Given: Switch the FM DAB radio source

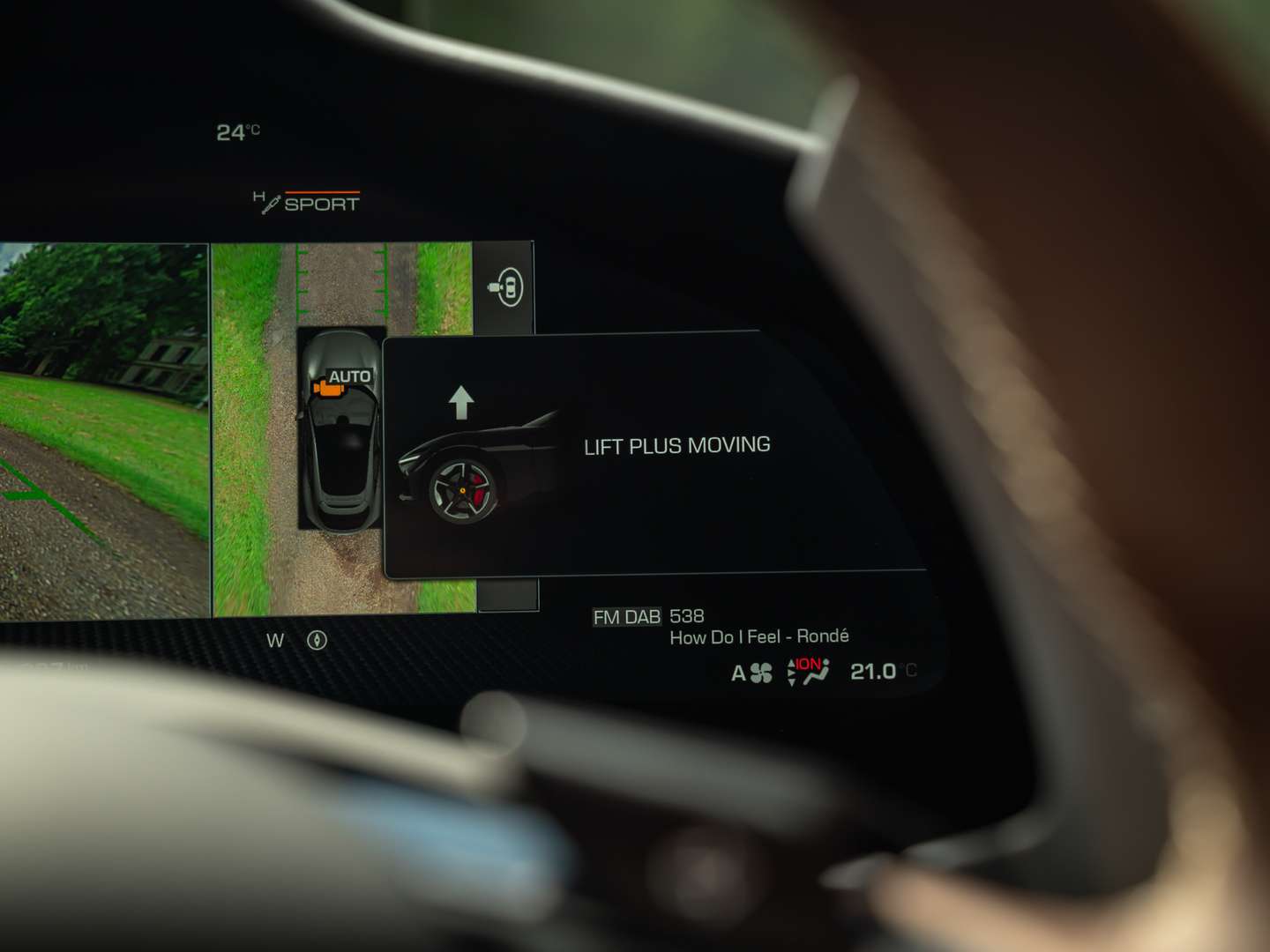Looking at the screenshot, I should pyautogui.click(x=626, y=617).
